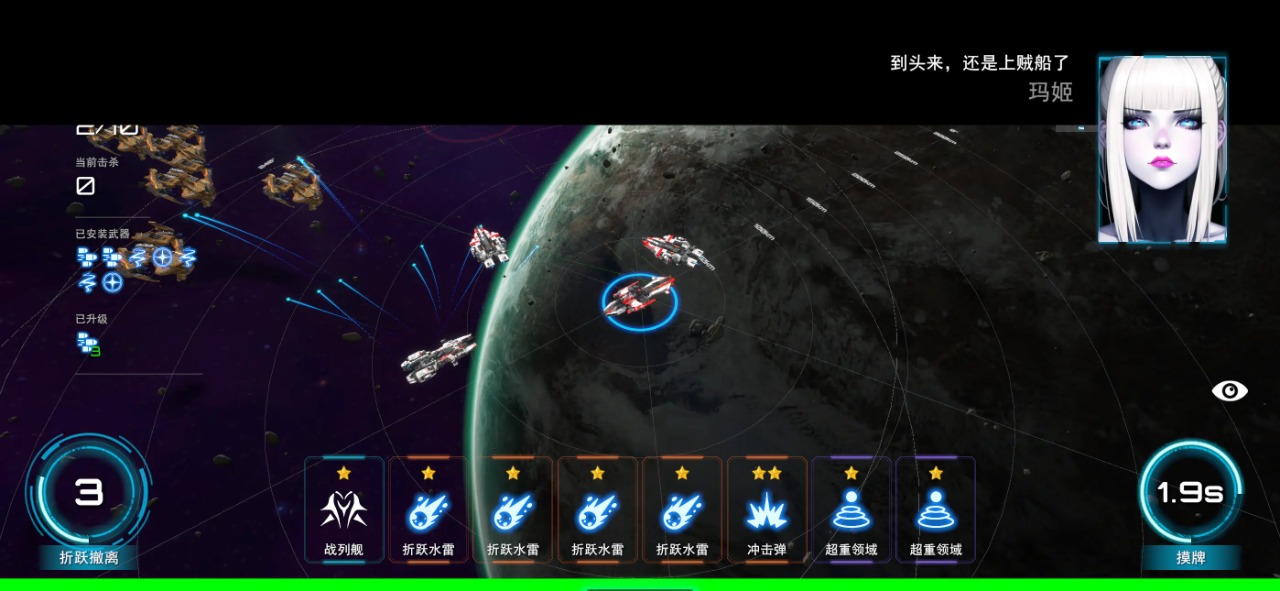
Task: Select the ship with the blue ring marker
Action: [x=640, y=298]
